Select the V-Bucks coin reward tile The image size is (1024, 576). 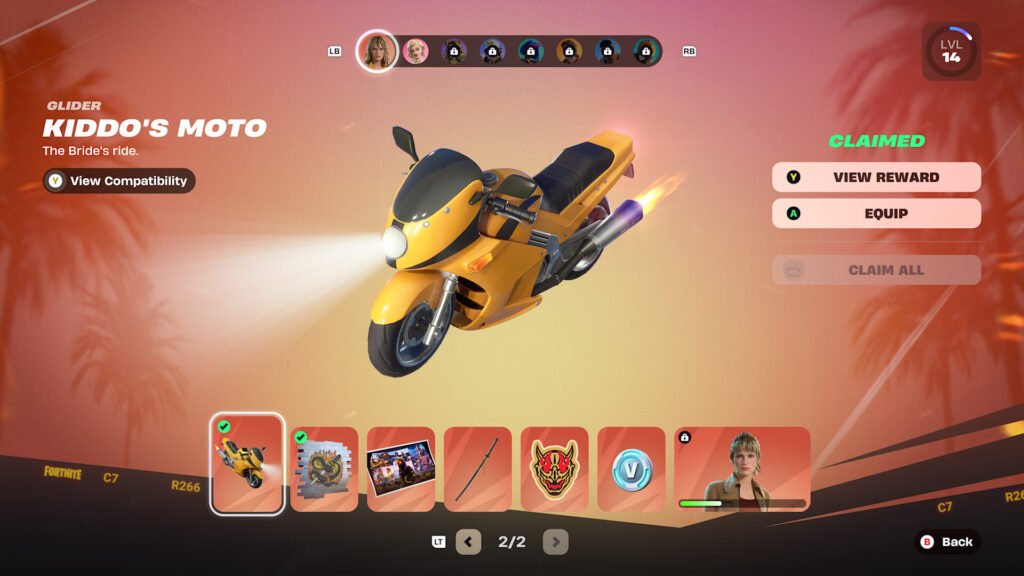coord(631,469)
